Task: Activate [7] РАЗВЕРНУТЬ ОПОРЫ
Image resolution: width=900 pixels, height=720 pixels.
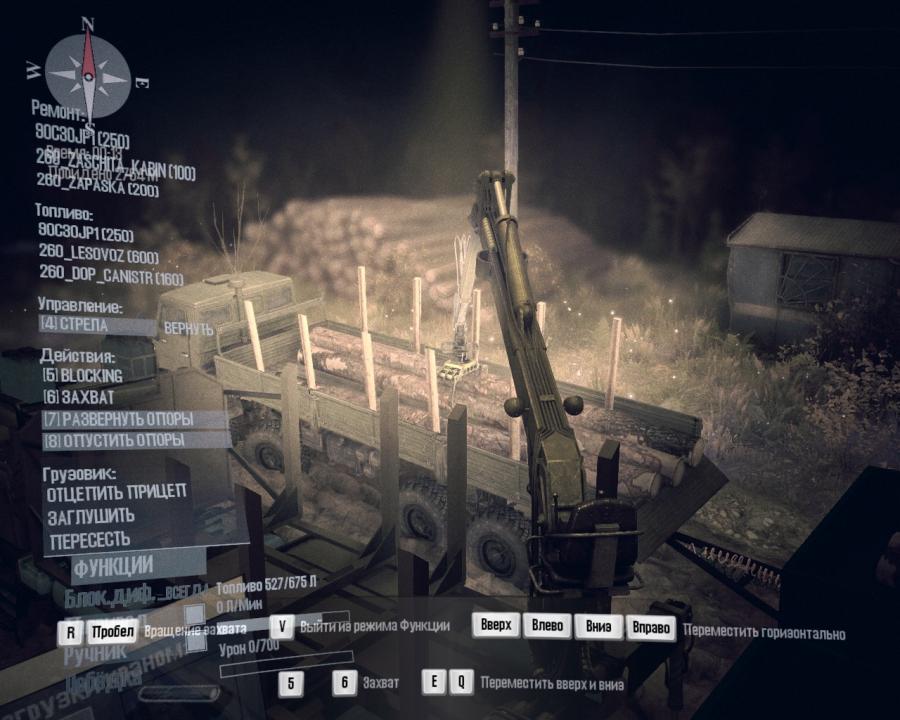Action: (x=118, y=419)
